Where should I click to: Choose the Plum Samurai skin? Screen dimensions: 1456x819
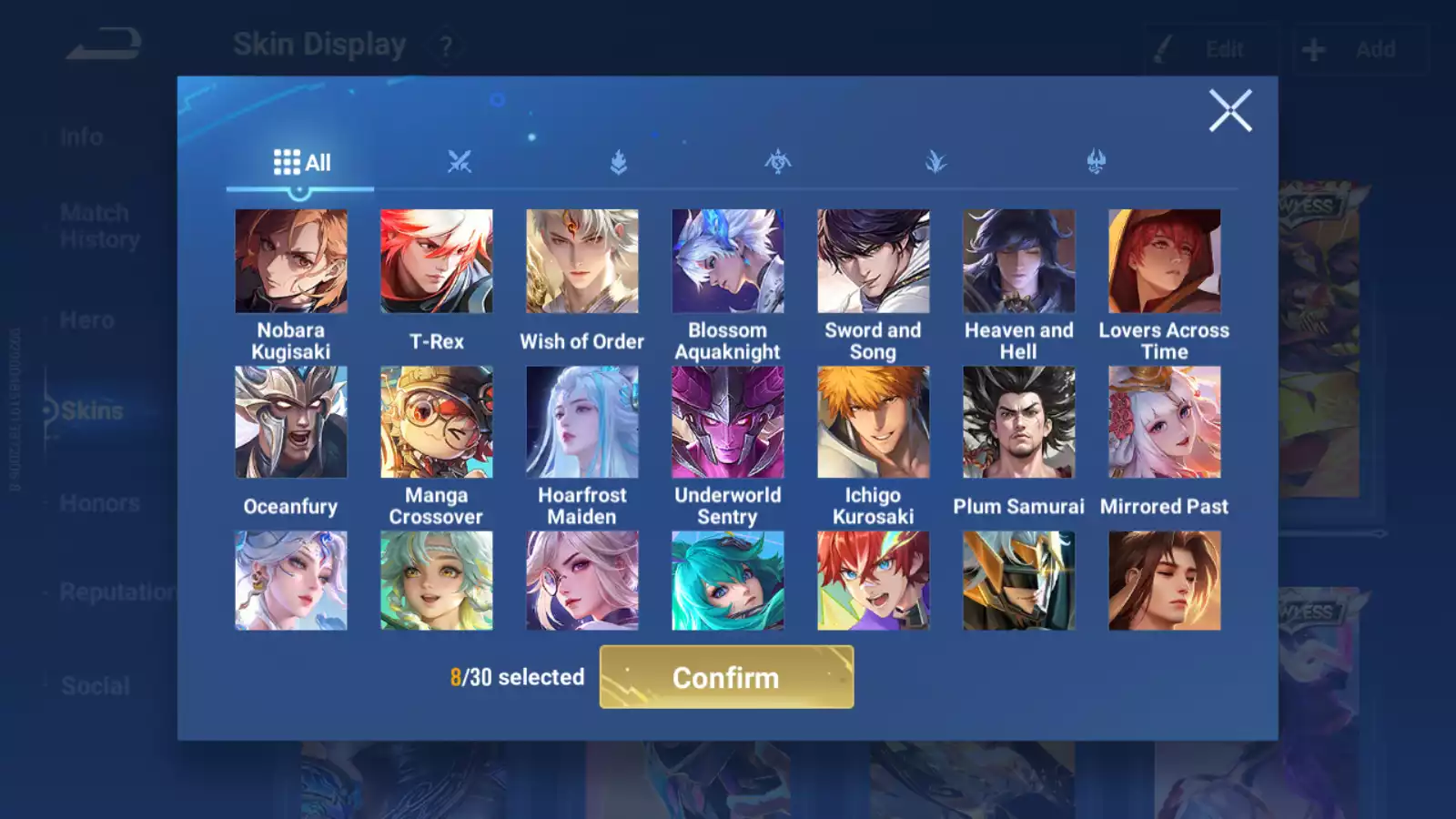click(x=1019, y=422)
